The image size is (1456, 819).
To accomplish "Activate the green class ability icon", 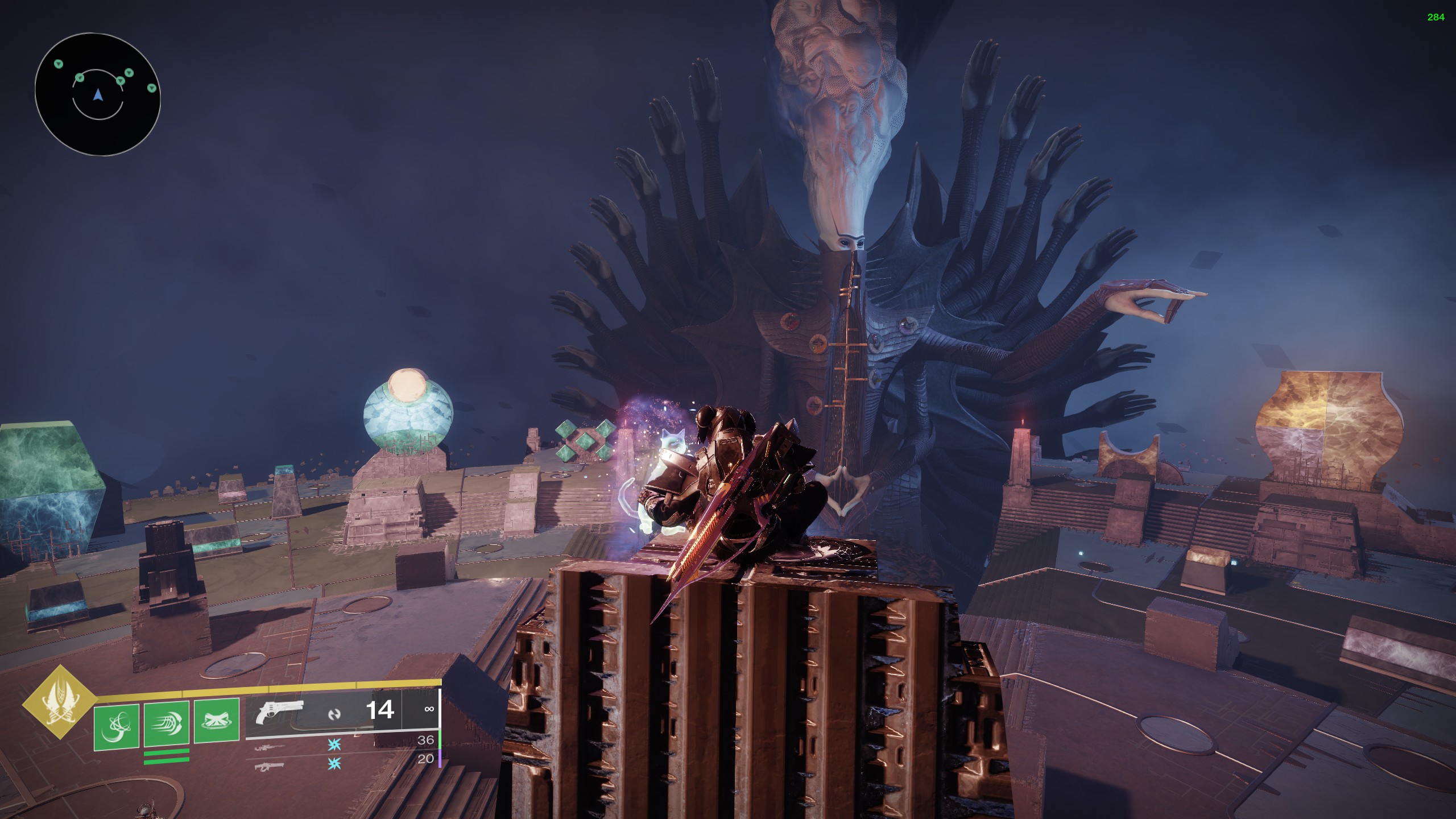I will click(x=217, y=721).
